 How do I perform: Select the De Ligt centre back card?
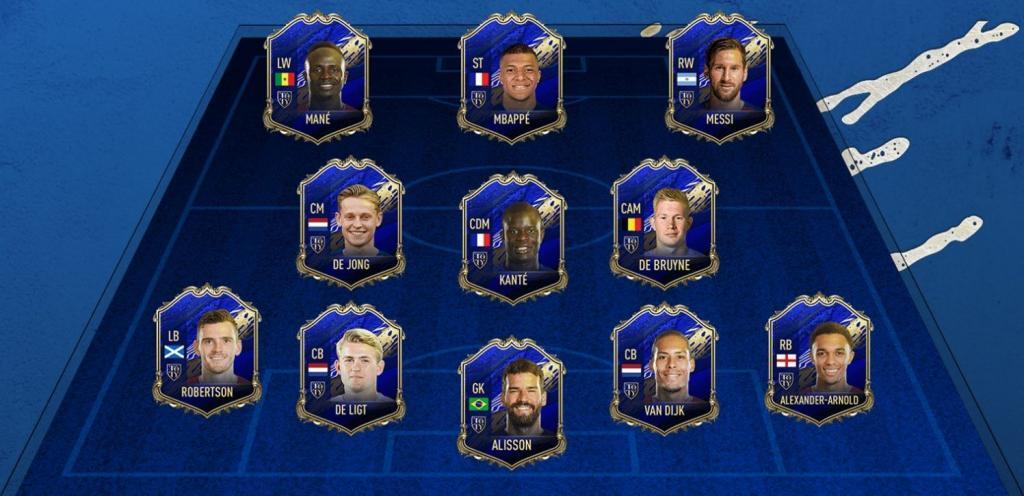pyautogui.click(x=351, y=368)
